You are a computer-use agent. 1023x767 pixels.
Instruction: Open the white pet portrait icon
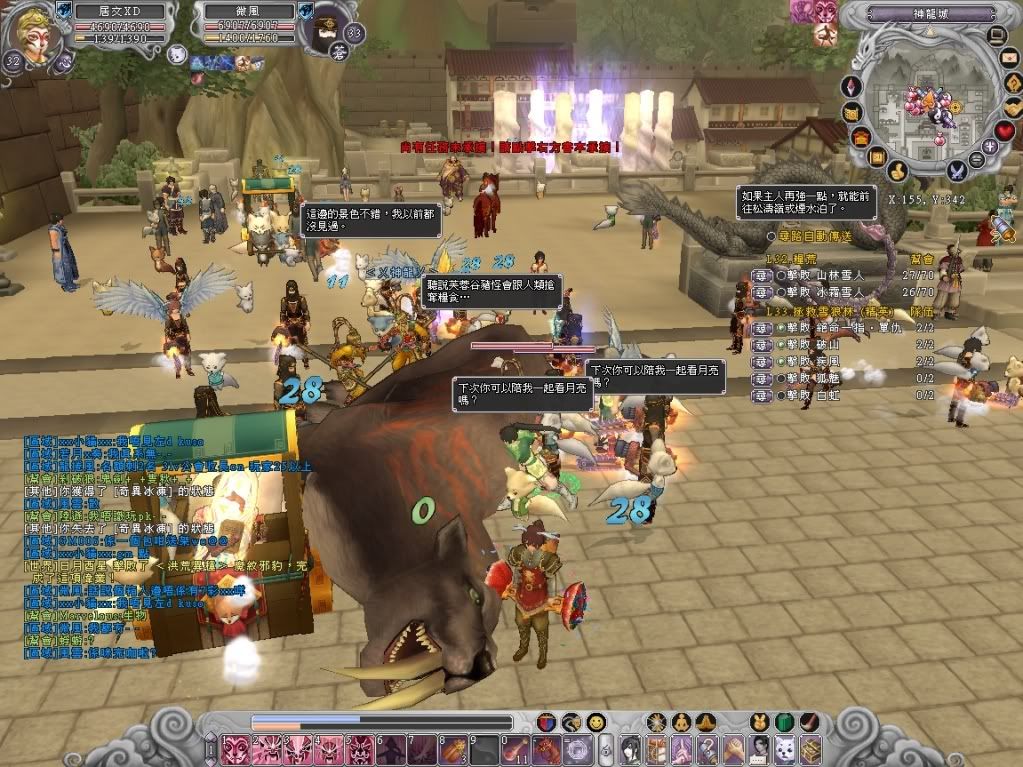click(177, 54)
